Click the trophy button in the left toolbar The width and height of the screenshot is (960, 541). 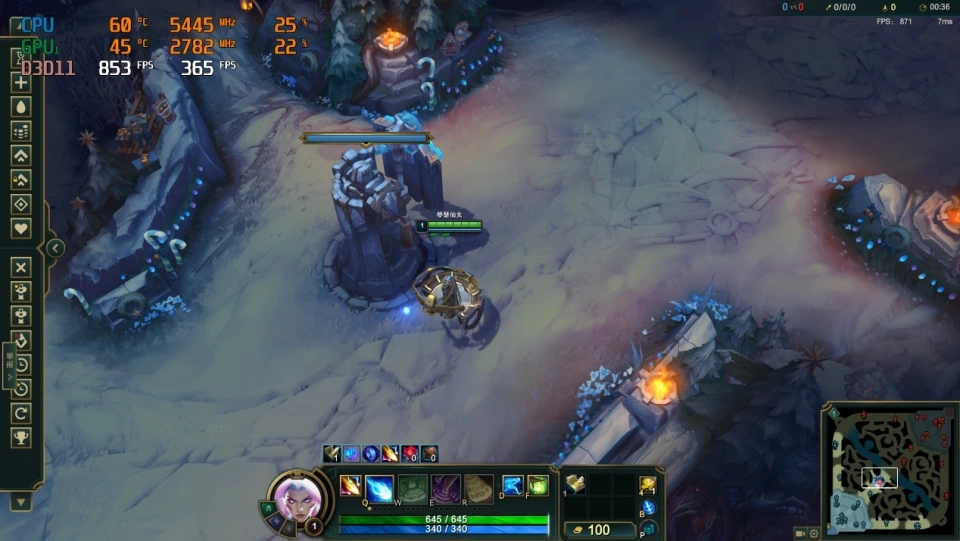point(20,438)
